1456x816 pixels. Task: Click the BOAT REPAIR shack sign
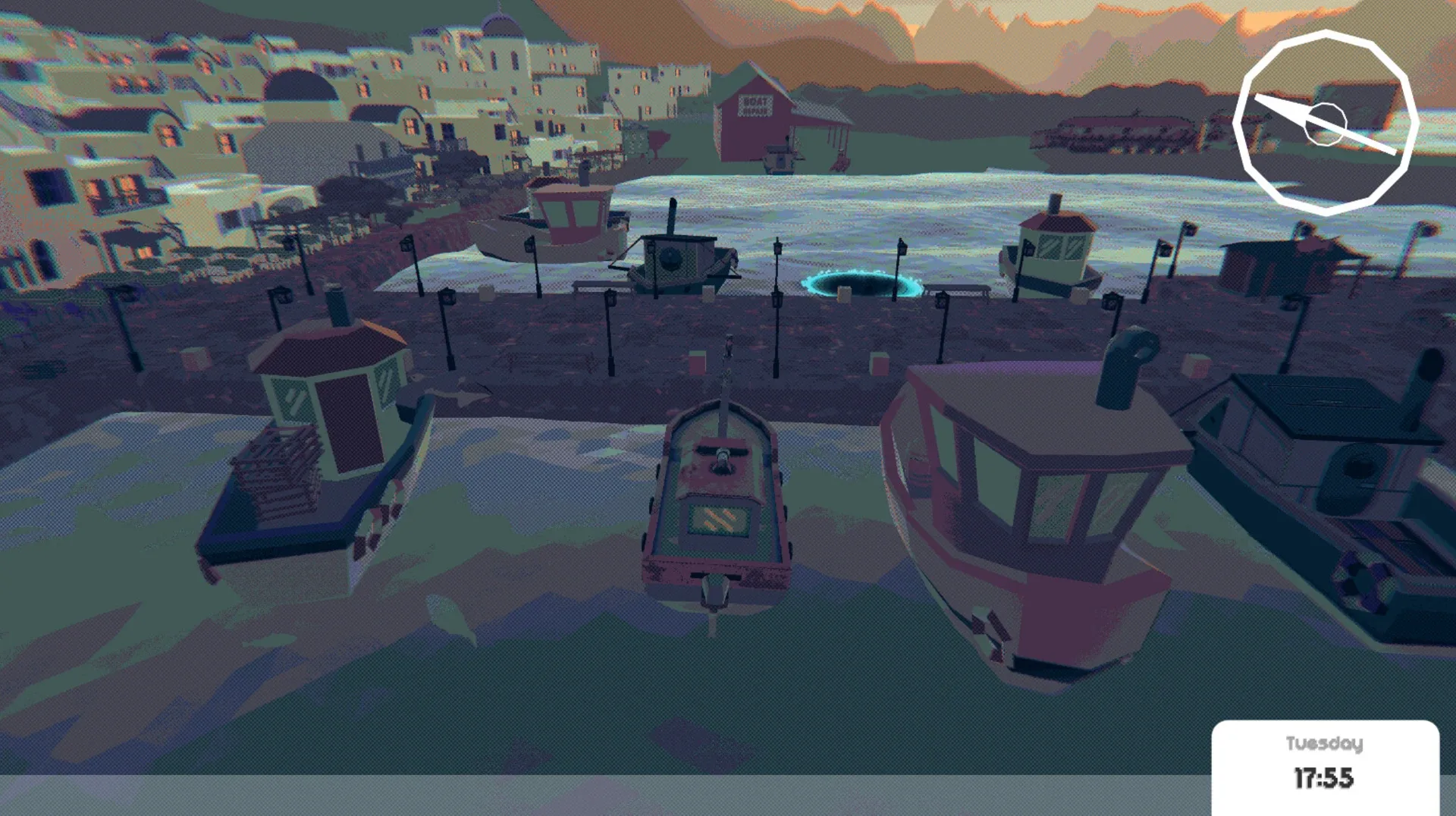(755, 106)
